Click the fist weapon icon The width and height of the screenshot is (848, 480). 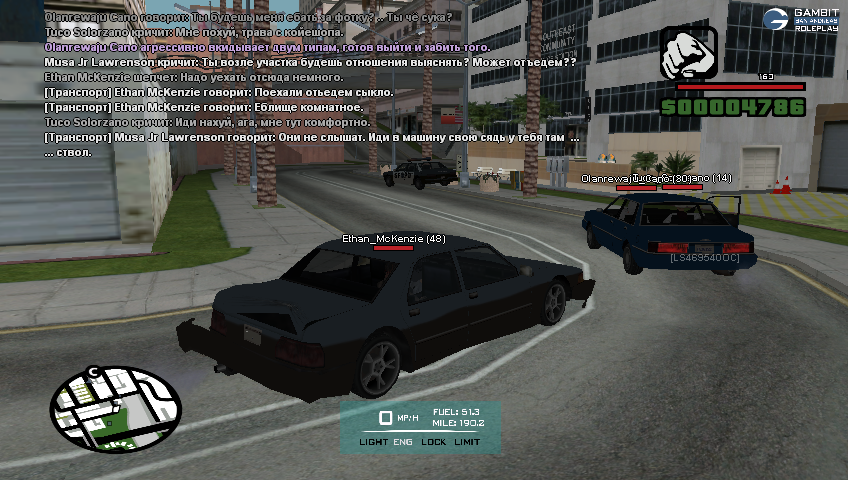point(689,53)
